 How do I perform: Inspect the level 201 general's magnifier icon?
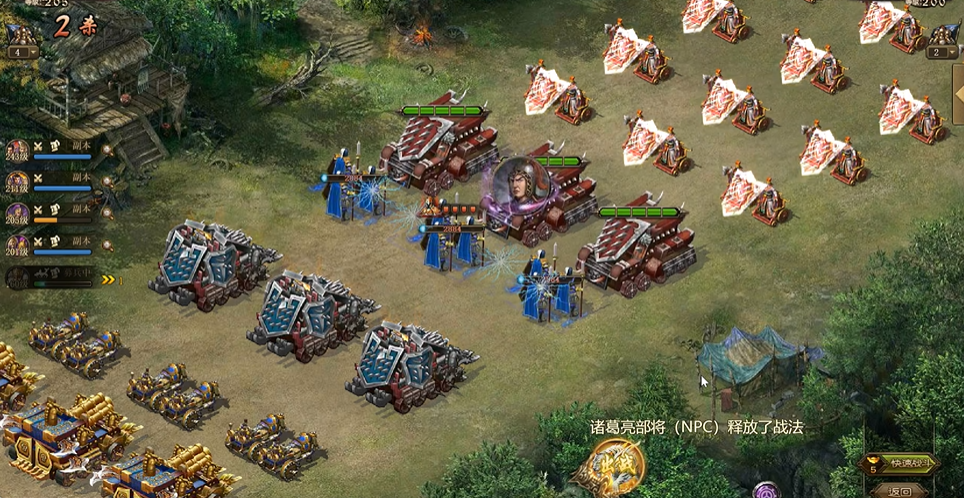click(107, 245)
